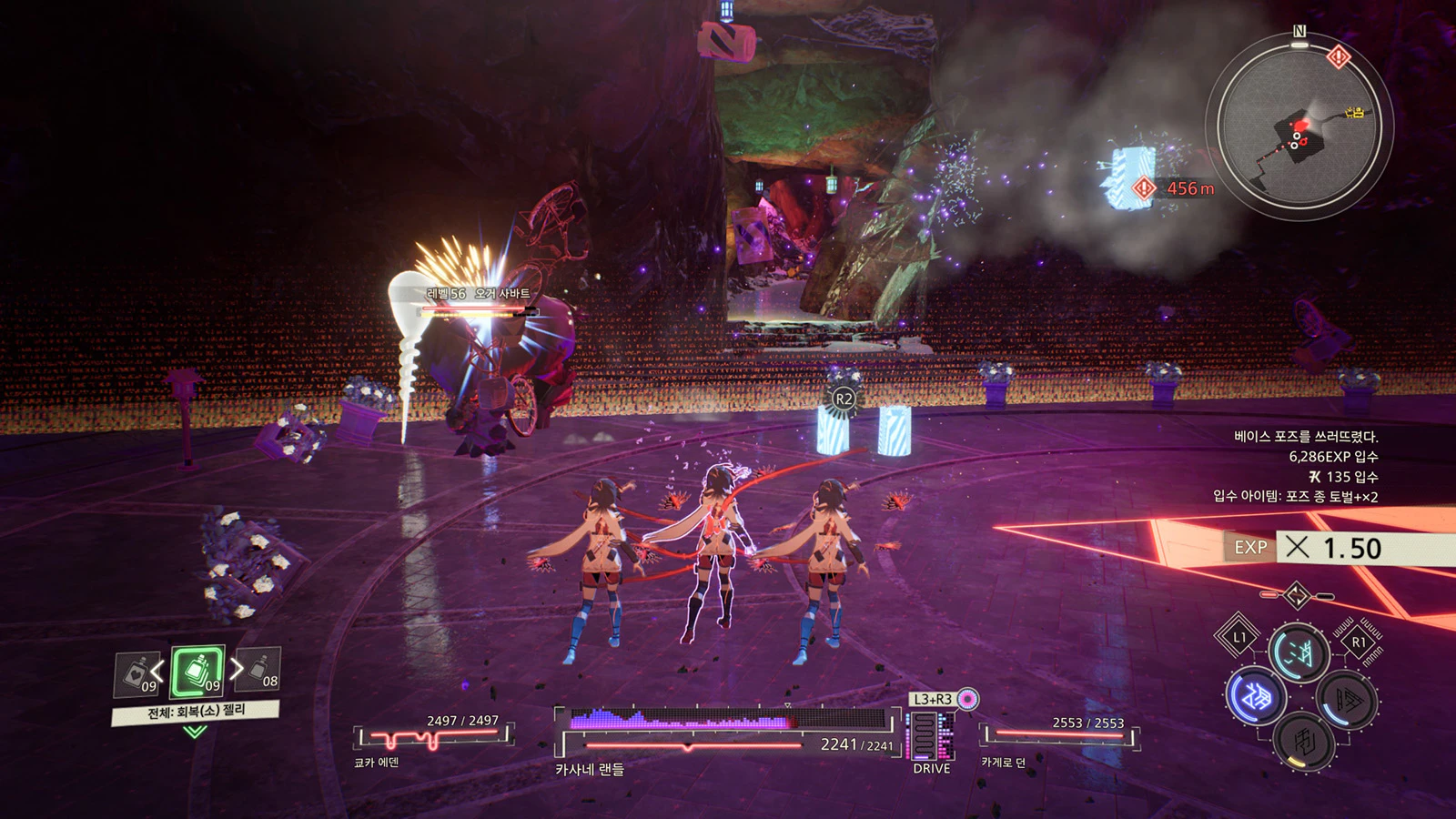This screenshot has width=1456, height=819.
Task: Activate the left glowing blue SAS power icon
Action: coord(1256,696)
